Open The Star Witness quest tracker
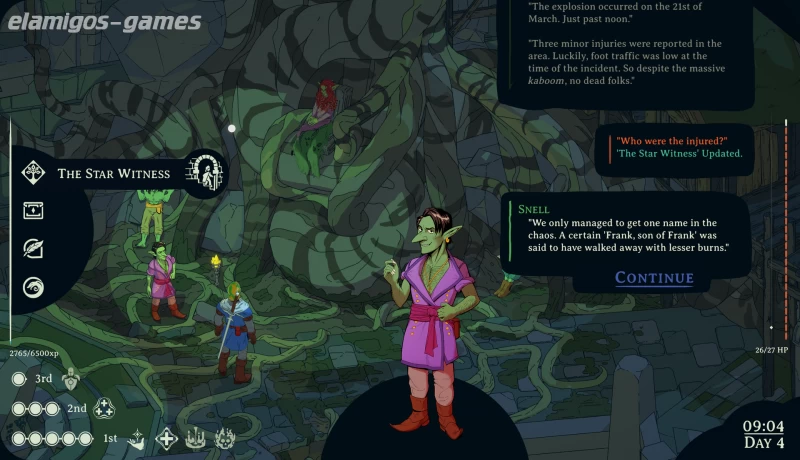The height and width of the screenshot is (460, 800). point(113,174)
